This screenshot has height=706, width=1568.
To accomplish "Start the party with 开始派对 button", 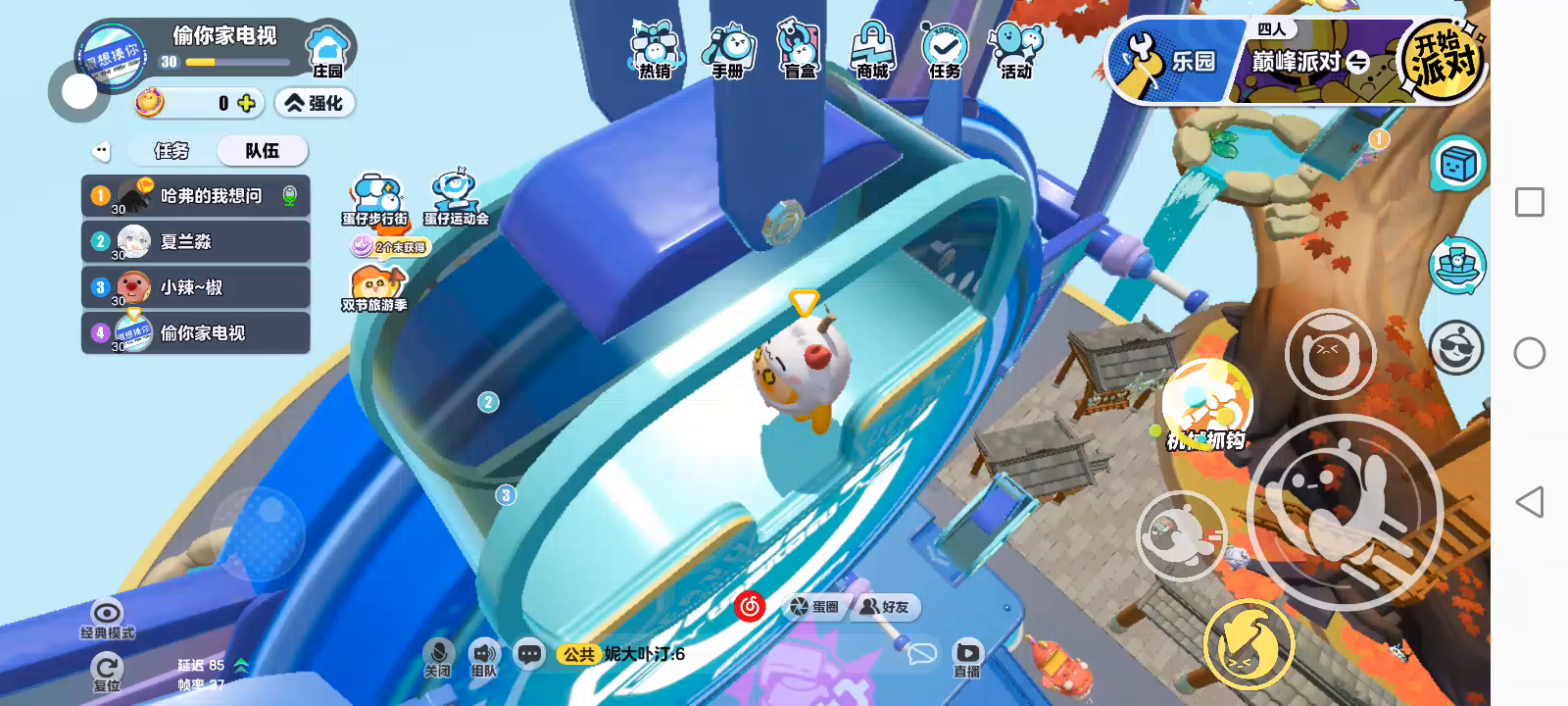I will (1443, 61).
